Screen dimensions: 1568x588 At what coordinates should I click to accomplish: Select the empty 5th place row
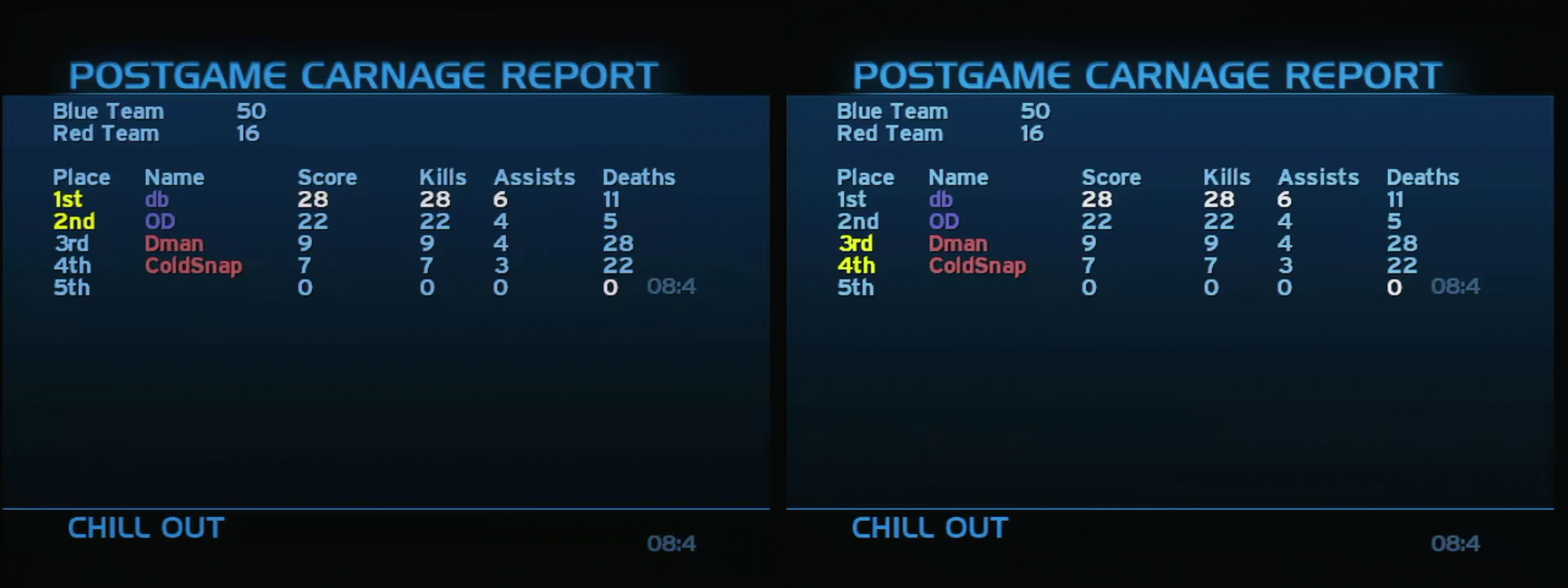pyautogui.click(x=72, y=287)
